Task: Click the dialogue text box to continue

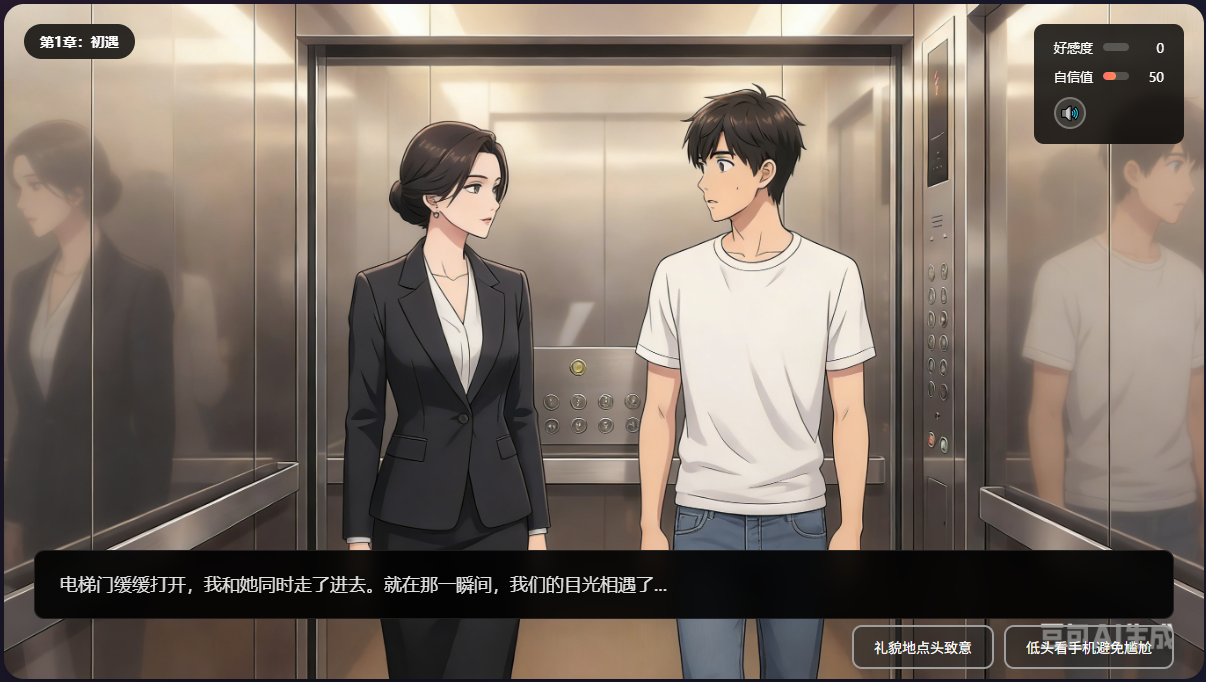Action: (x=603, y=584)
